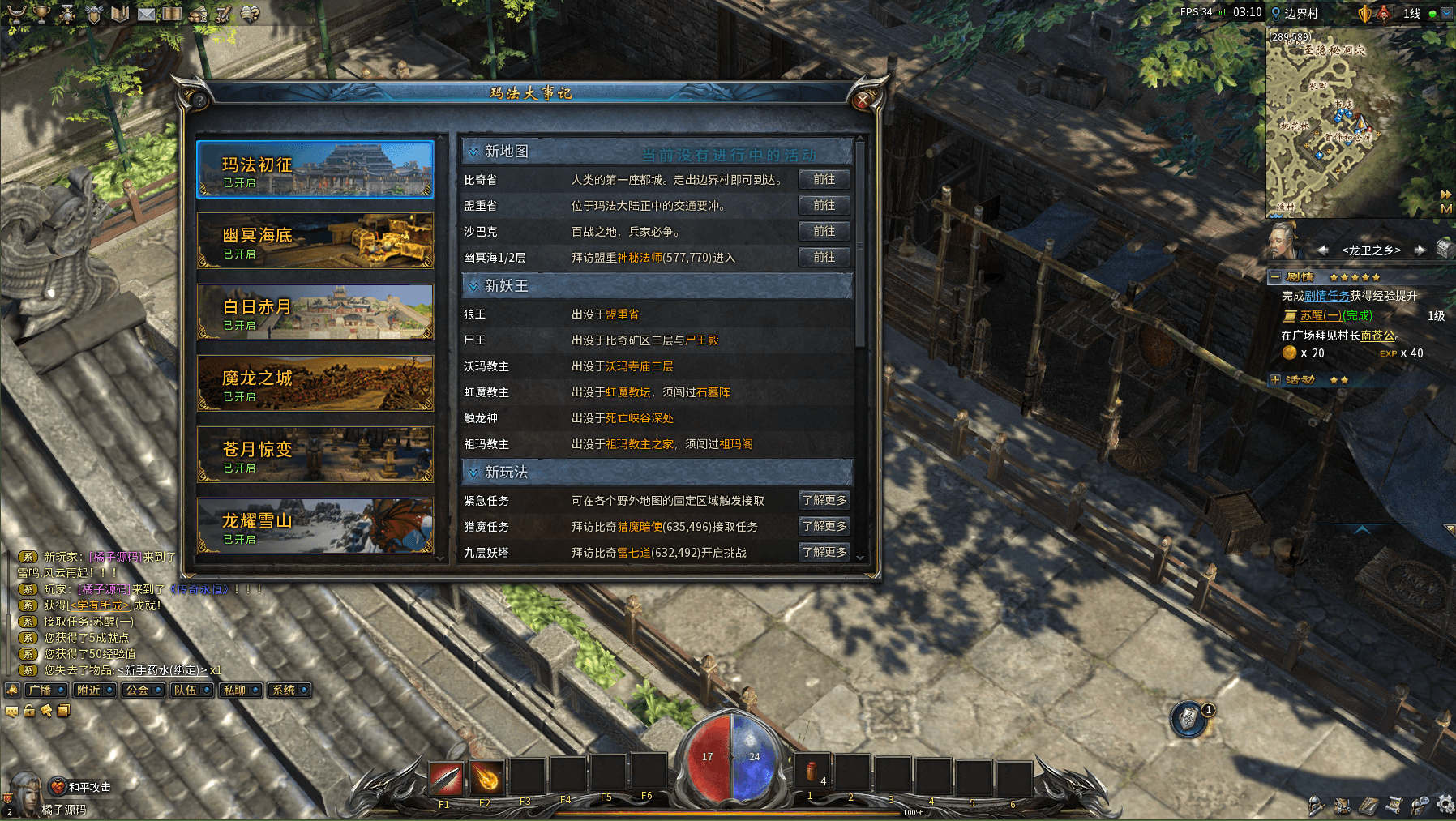Open the skill book icon at bottom right
Image resolution: width=1456 pixels, height=821 pixels.
pos(1368,806)
